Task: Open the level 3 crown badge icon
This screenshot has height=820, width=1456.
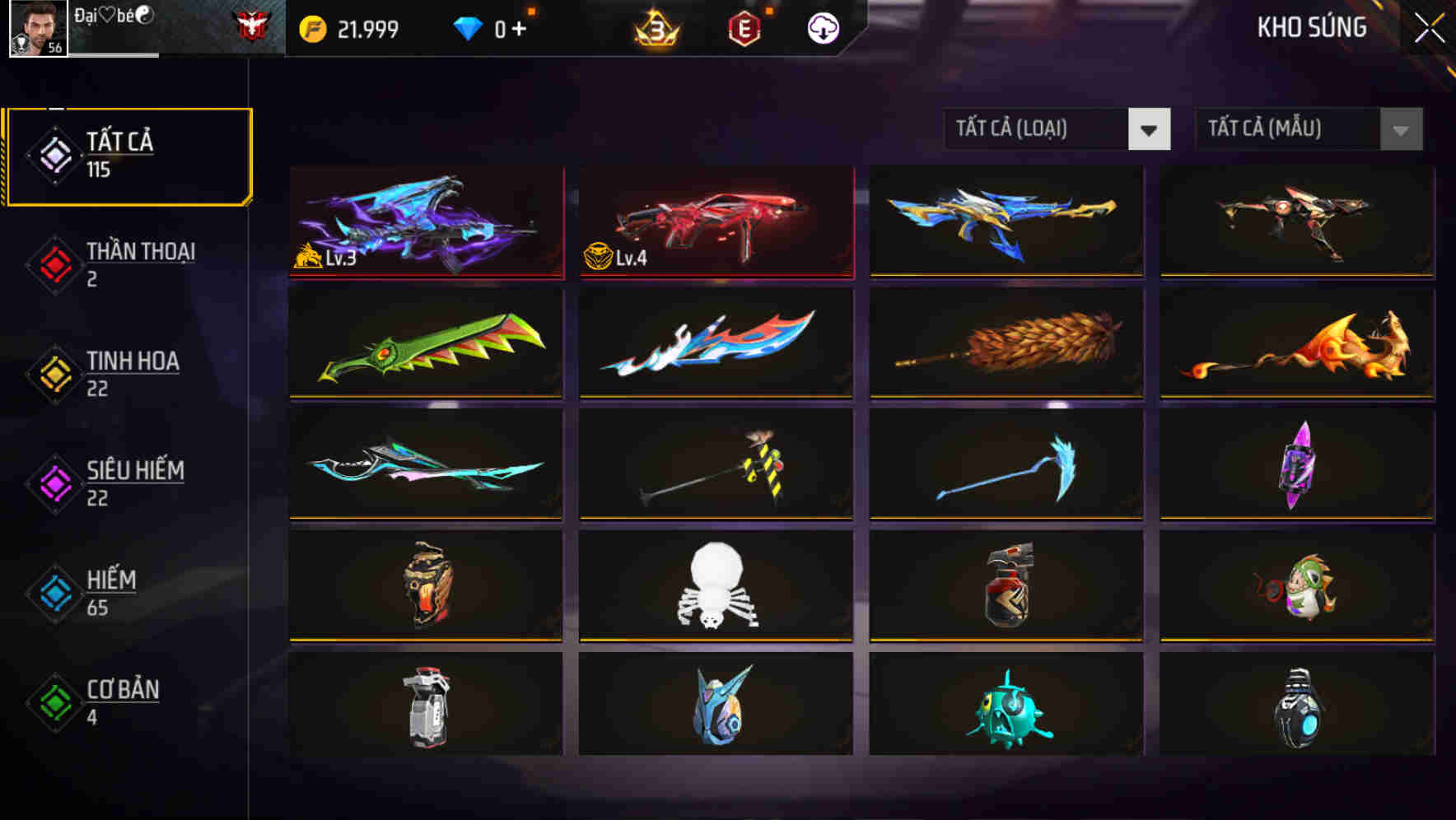Action: point(655,27)
